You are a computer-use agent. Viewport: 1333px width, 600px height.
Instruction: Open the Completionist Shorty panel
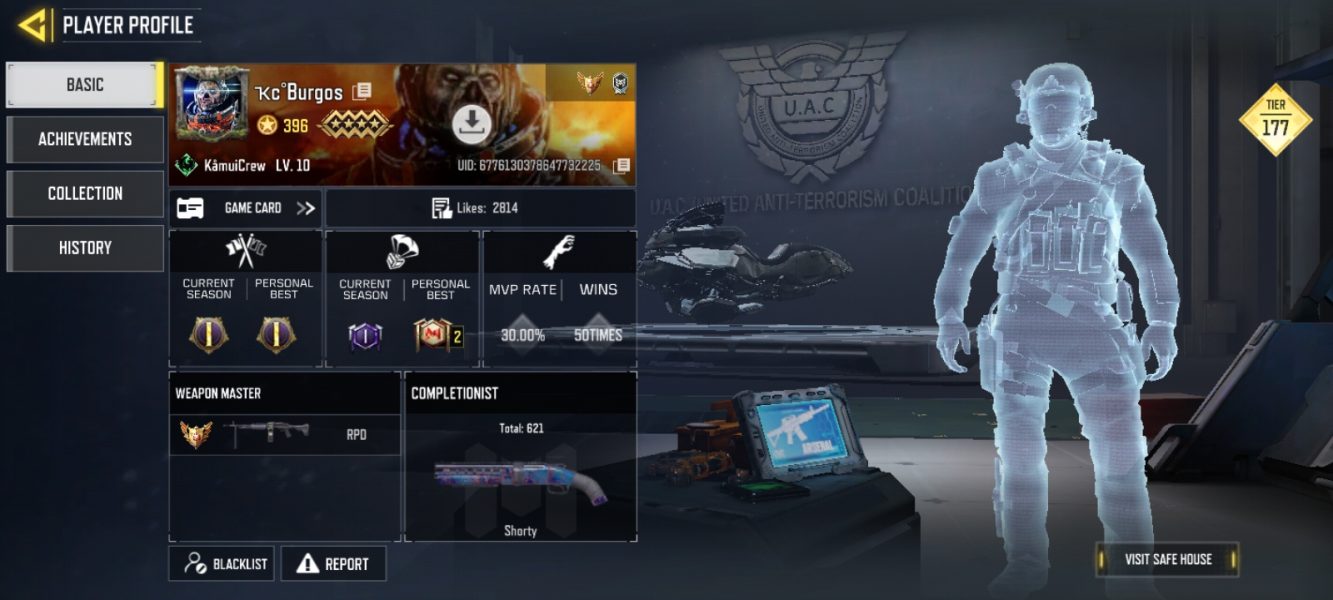(x=520, y=470)
